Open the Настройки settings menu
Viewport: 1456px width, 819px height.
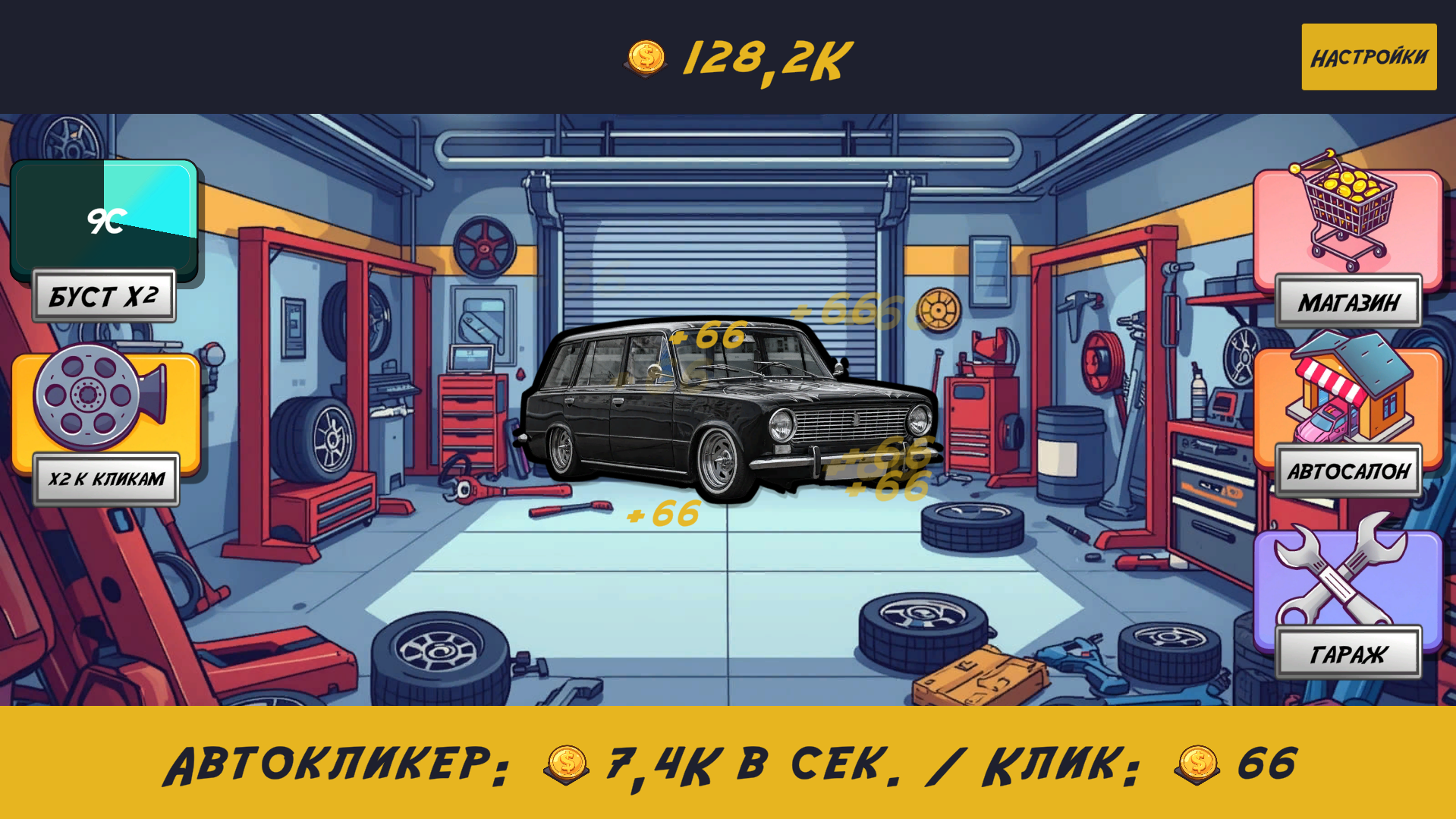(x=1368, y=55)
